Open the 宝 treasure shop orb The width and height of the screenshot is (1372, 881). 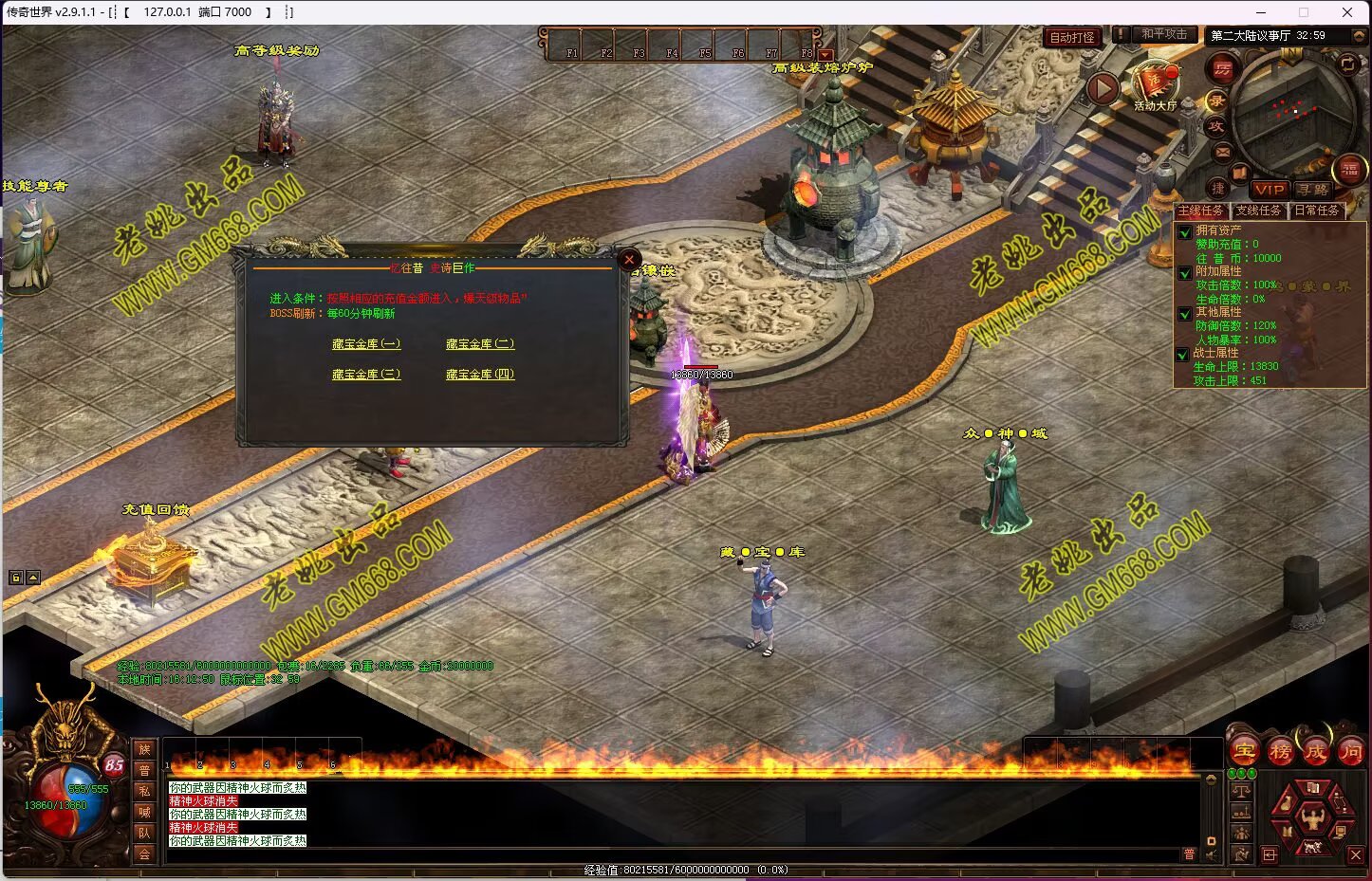pyautogui.click(x=1245, y=752)
